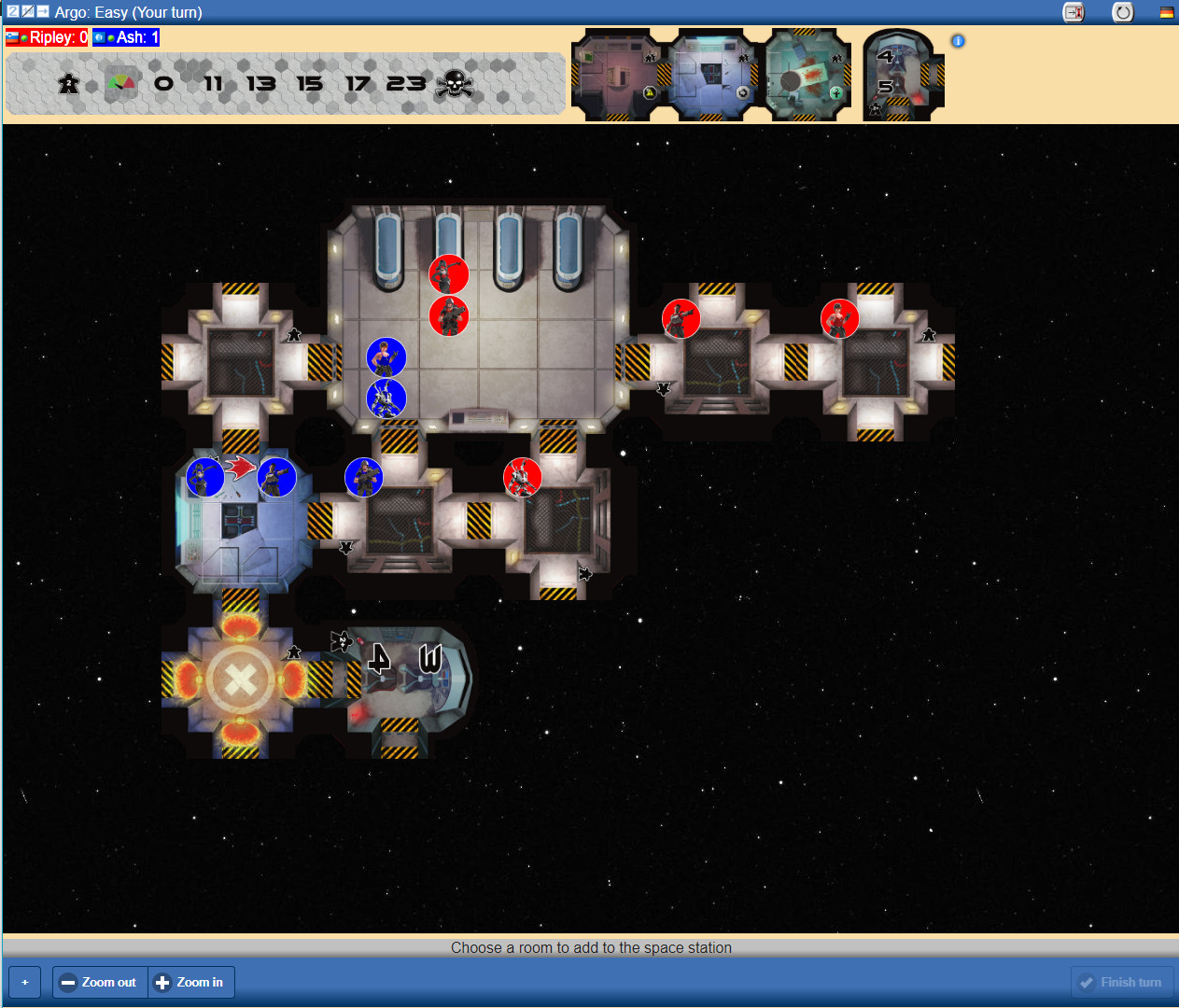Viewport: 1179px width, 1008px height.
Task: Pick the green bloodstained medical room tile
Action: (x=808, y=76)
